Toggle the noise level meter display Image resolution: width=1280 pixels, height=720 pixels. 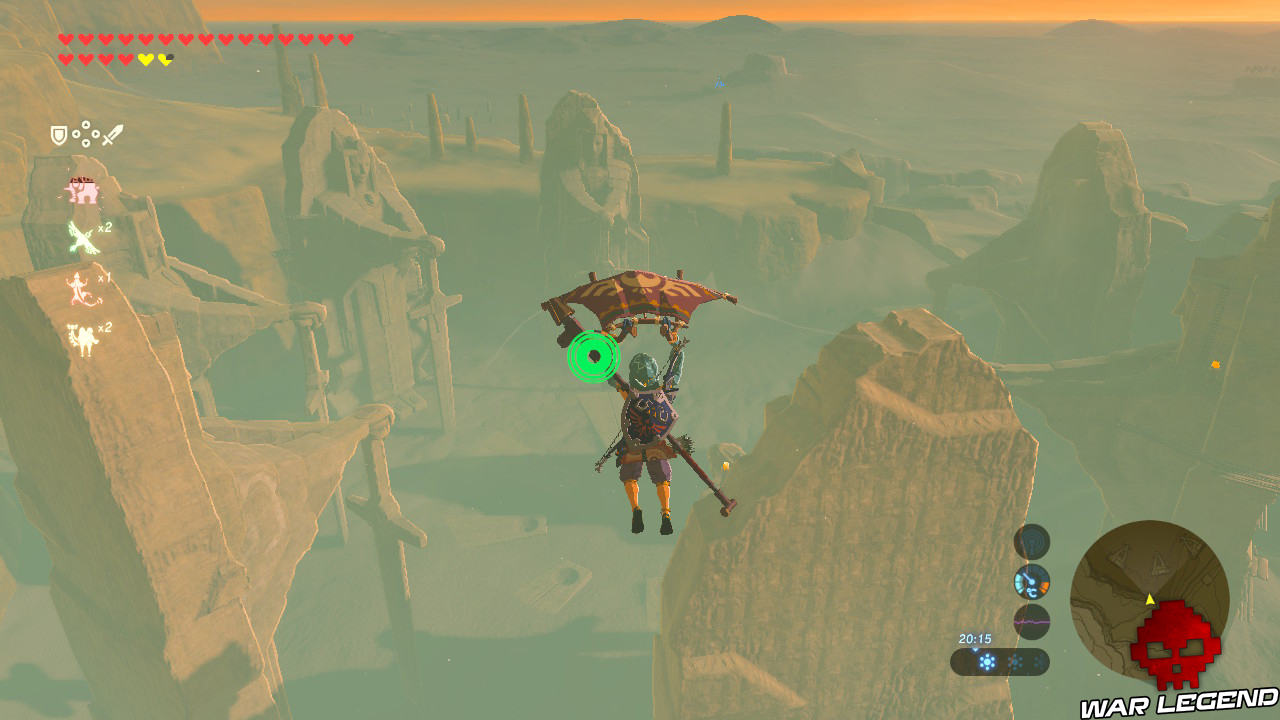coord(1032,623)
